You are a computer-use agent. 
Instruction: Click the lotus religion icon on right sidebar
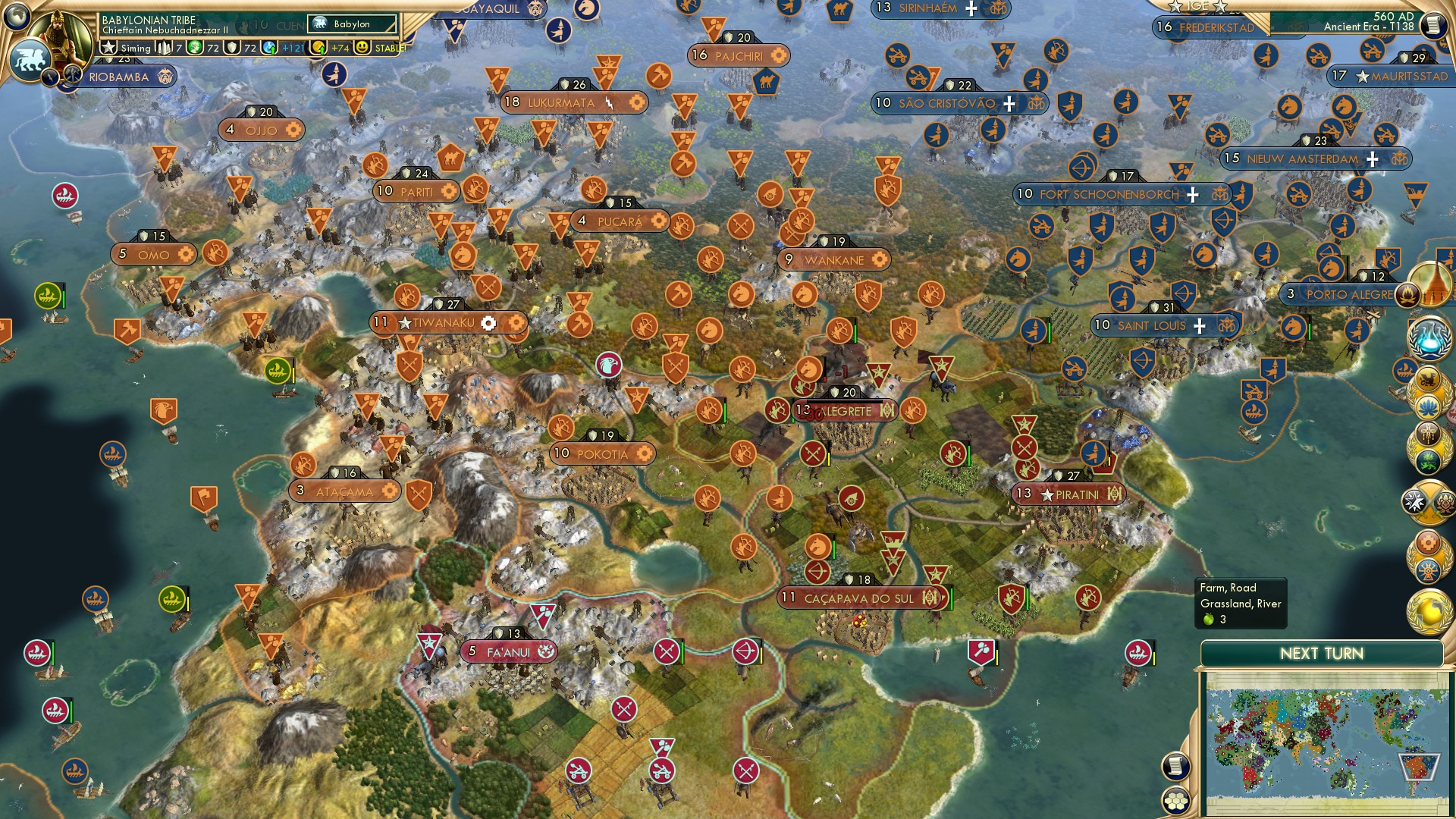tap(1429, 407)
